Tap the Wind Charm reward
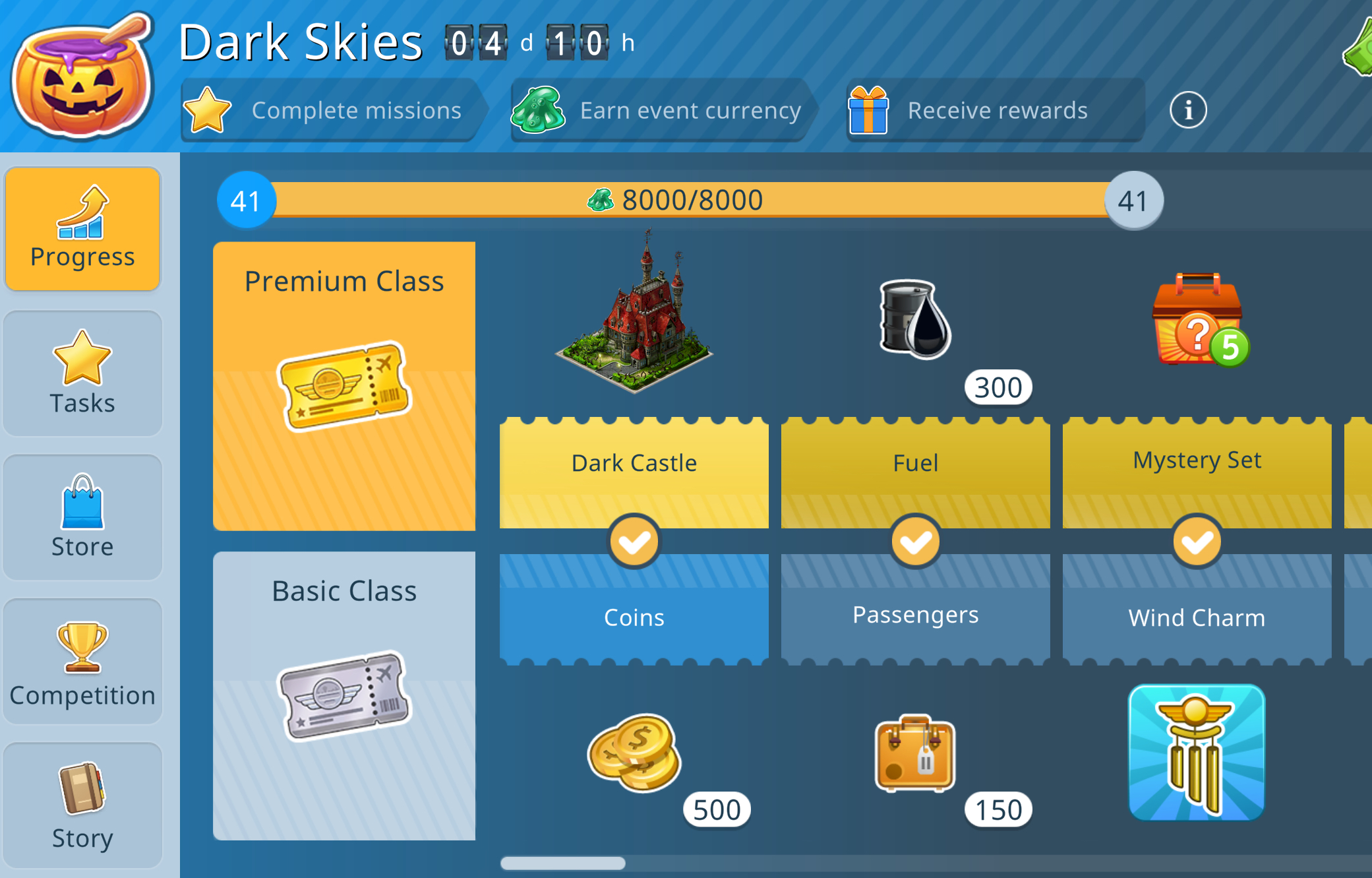 click(1197, 753)
